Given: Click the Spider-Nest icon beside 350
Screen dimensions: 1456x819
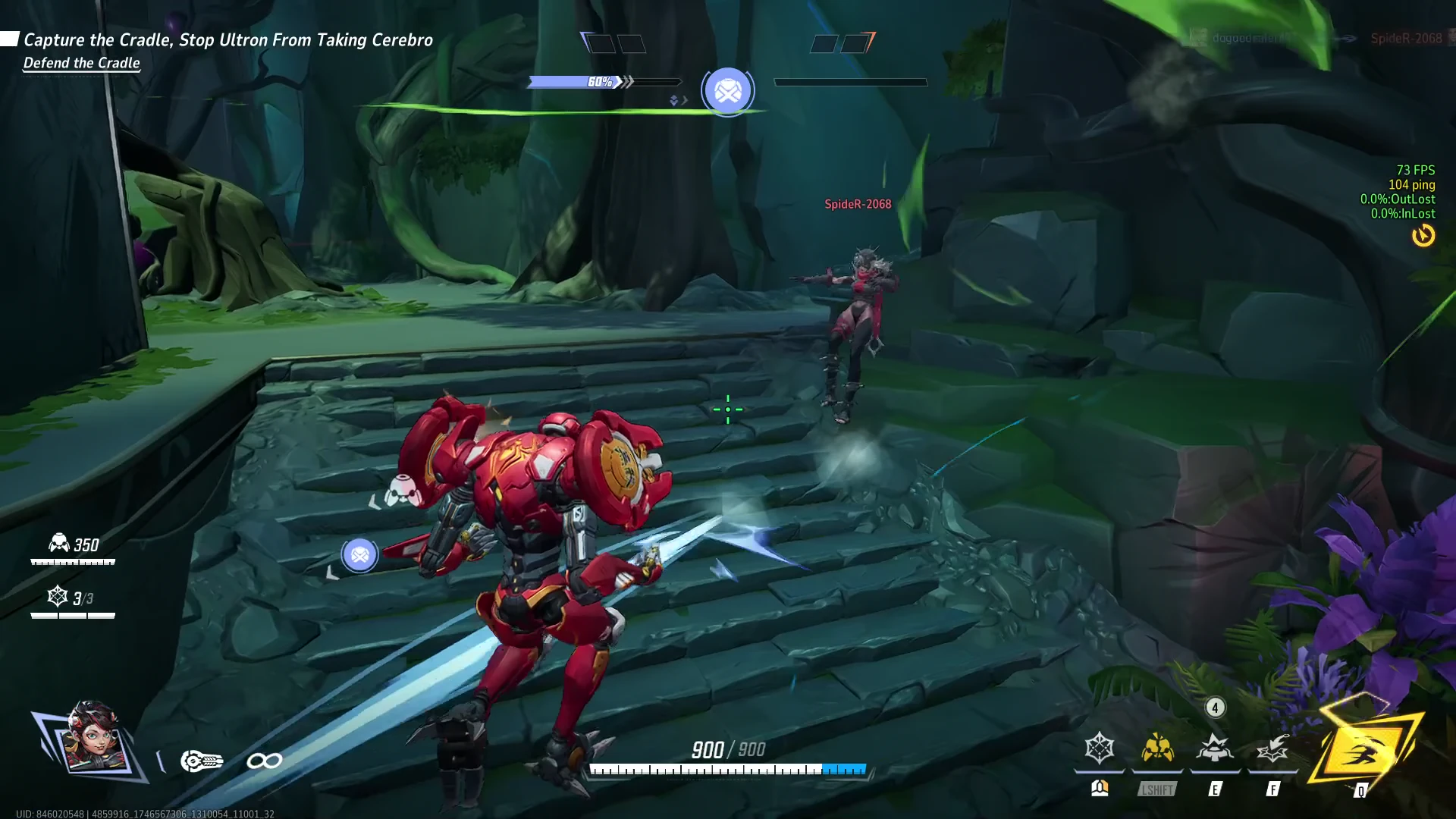Looking at the screenshot, I should point(58,543).
